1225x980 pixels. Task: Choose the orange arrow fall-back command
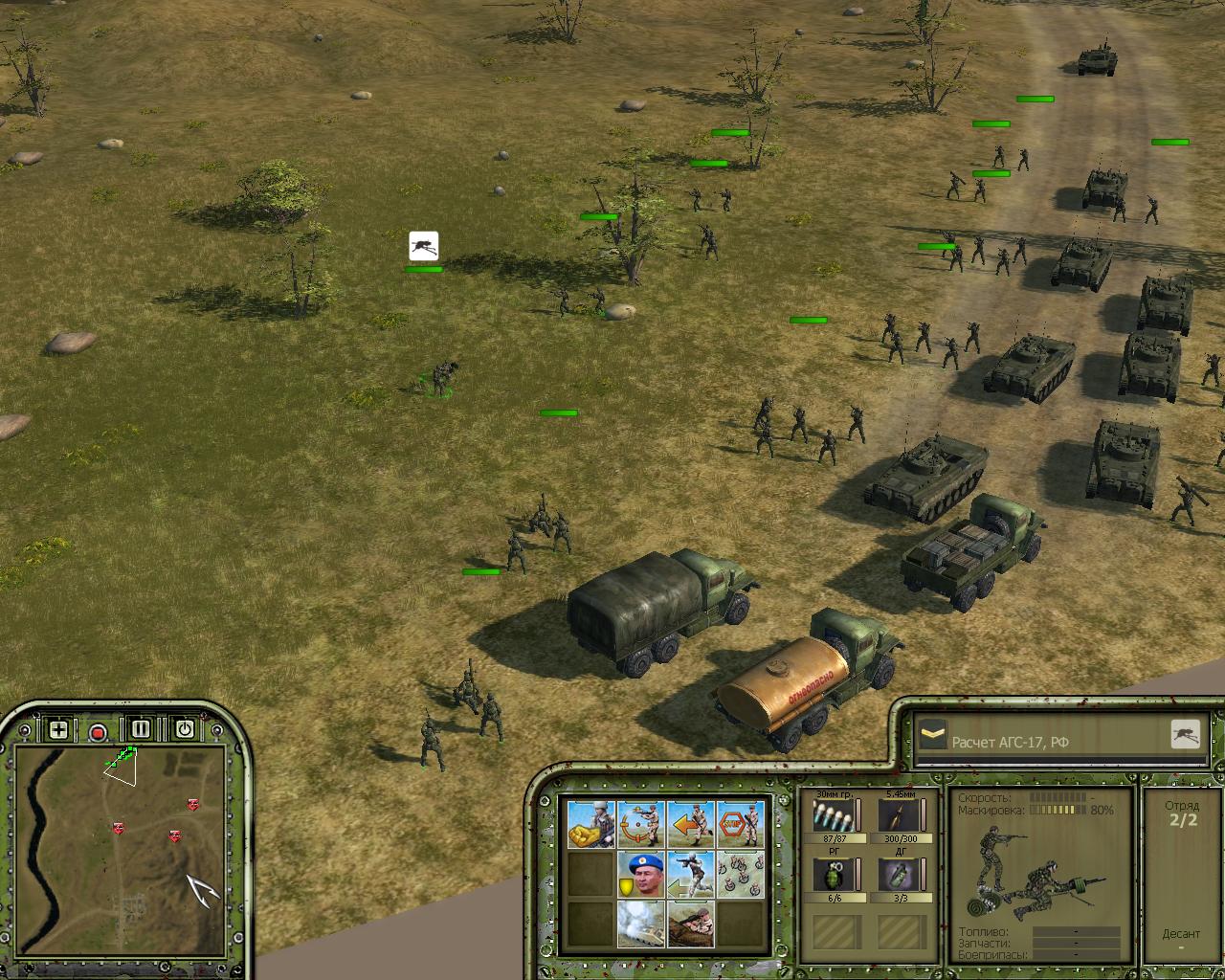691,823
